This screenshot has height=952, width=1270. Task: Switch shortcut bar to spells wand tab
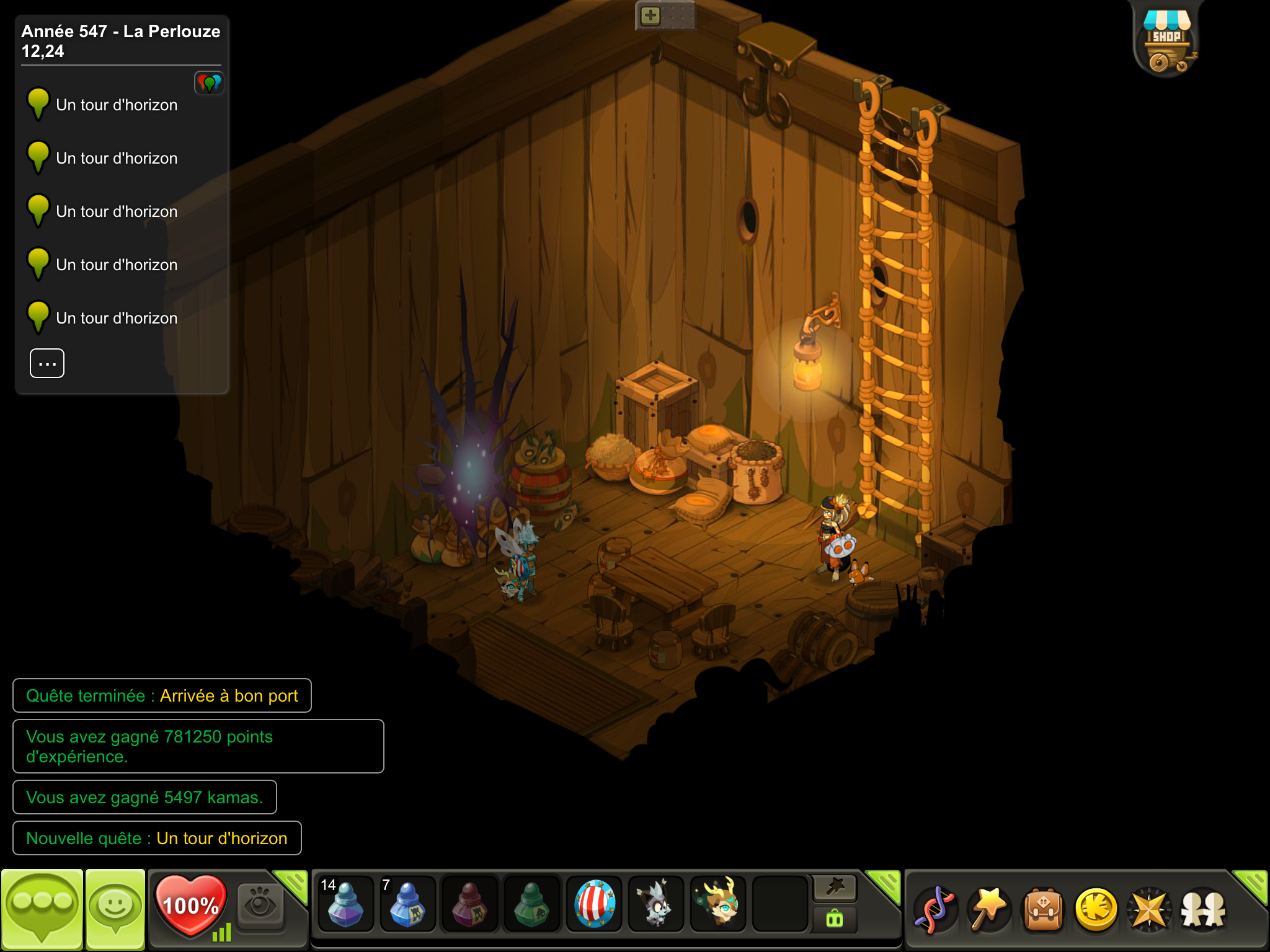[835, 888]
